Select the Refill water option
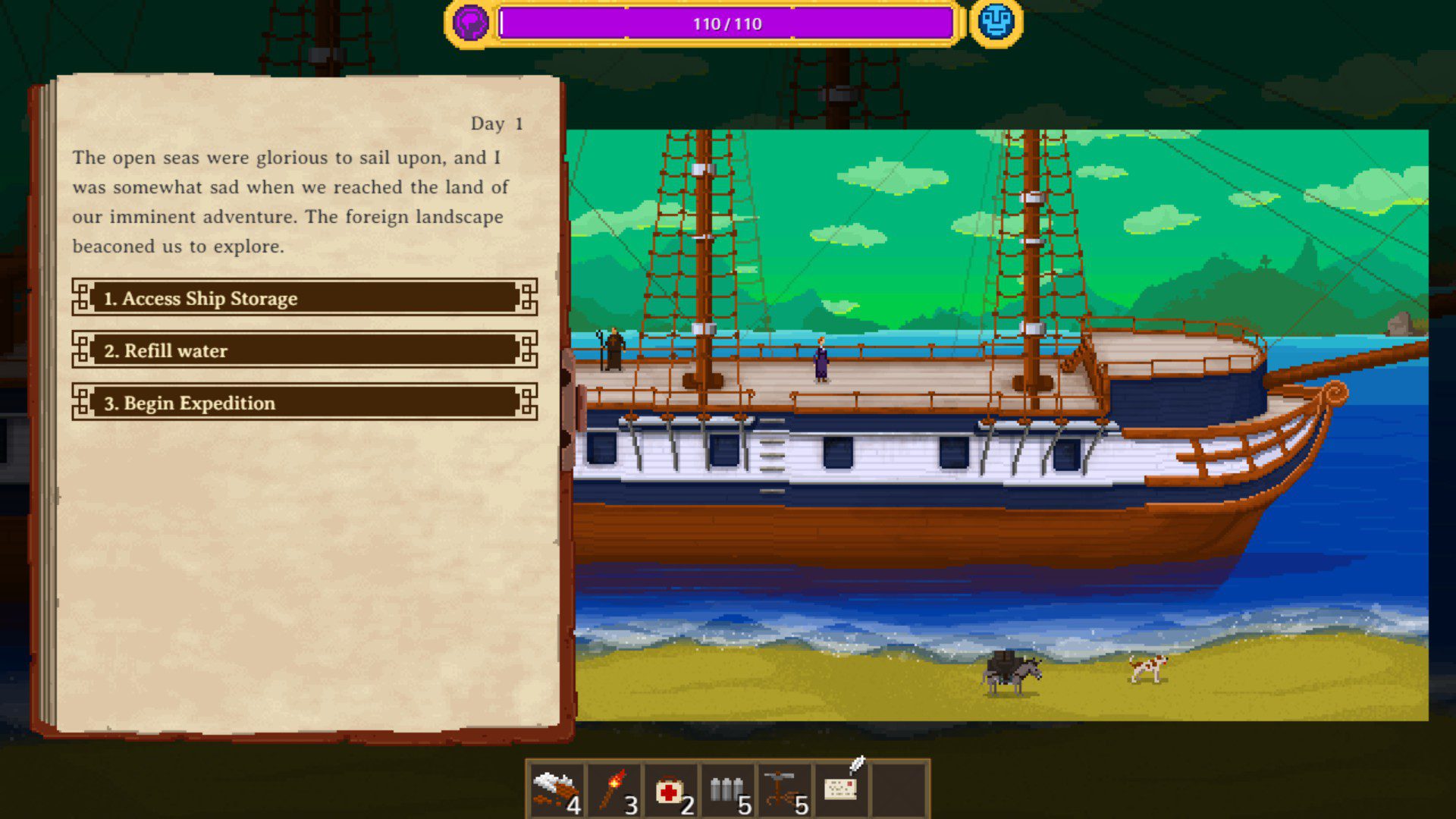The width and height of the screenshot is (1456, 819). pos(304,350)
